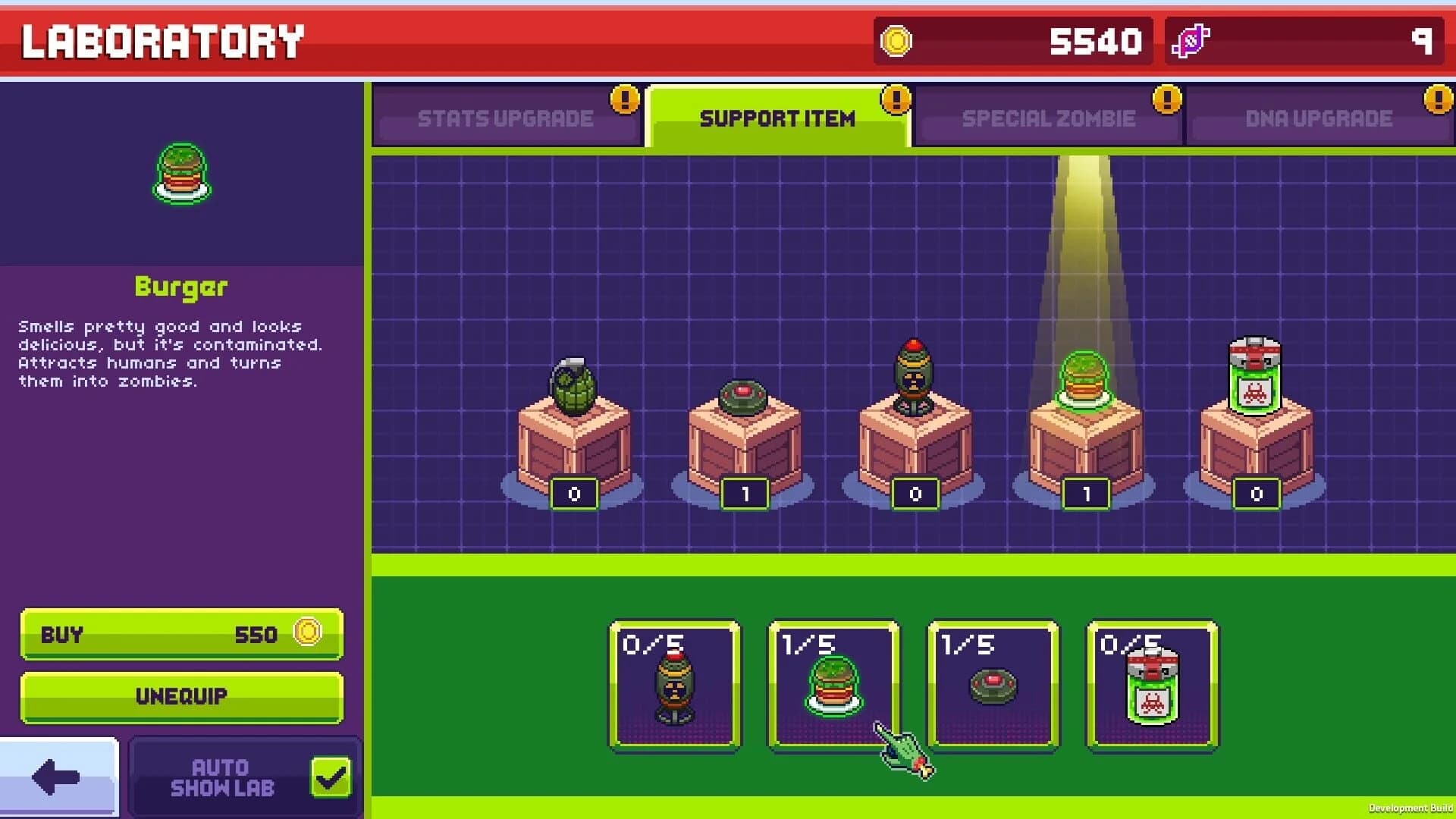Toggle the Auto Show Lab checkbox
Viewport: 1456px width, 819px height.
pos(329,776)
